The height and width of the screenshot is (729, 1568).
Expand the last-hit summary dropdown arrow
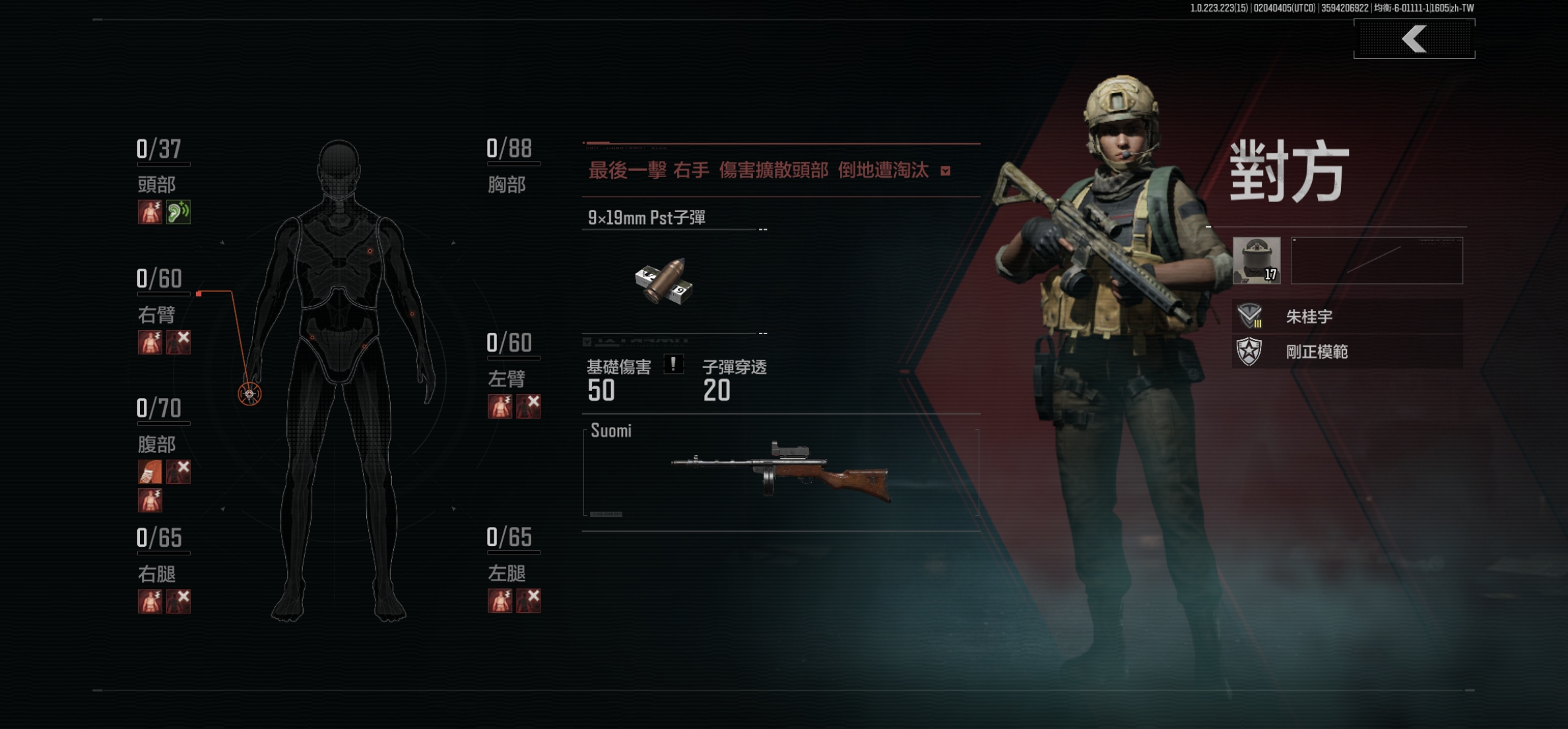[946, 171]
